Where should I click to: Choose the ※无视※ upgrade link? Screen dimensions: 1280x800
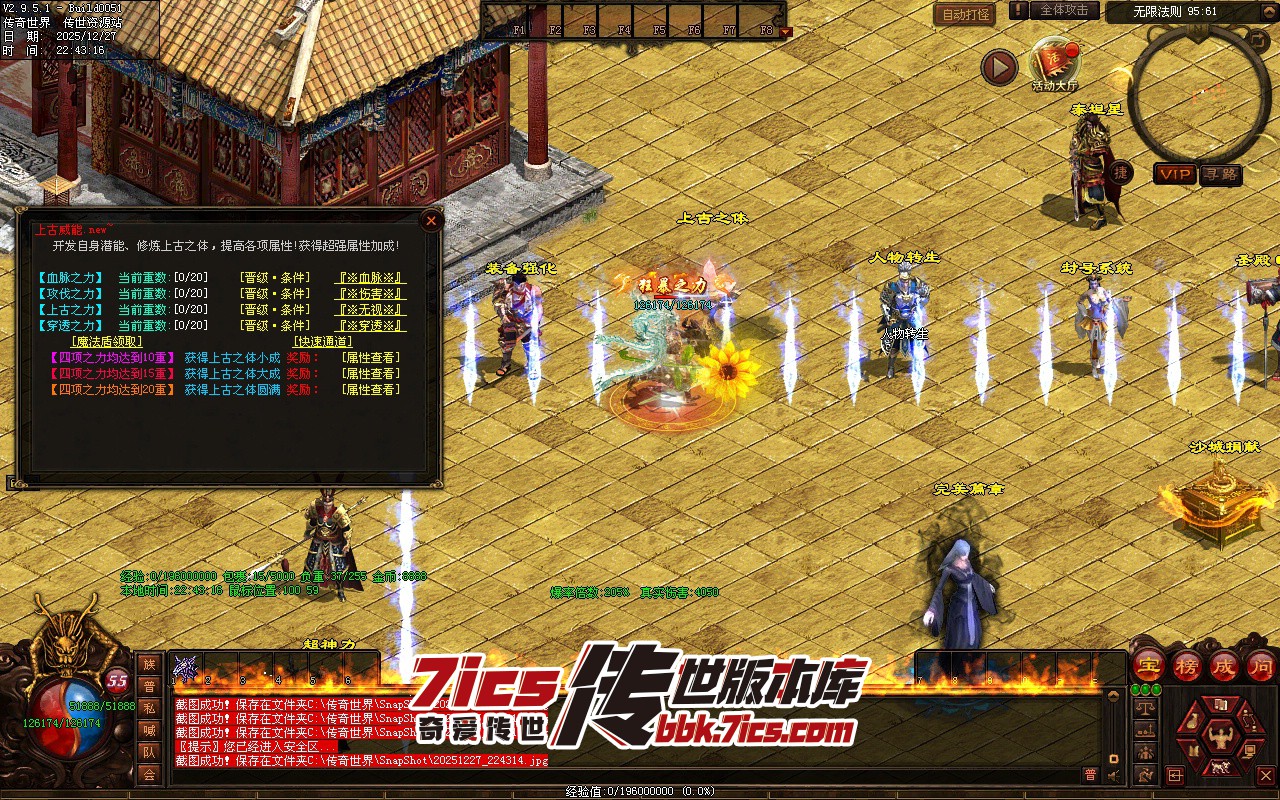(370, 310)
